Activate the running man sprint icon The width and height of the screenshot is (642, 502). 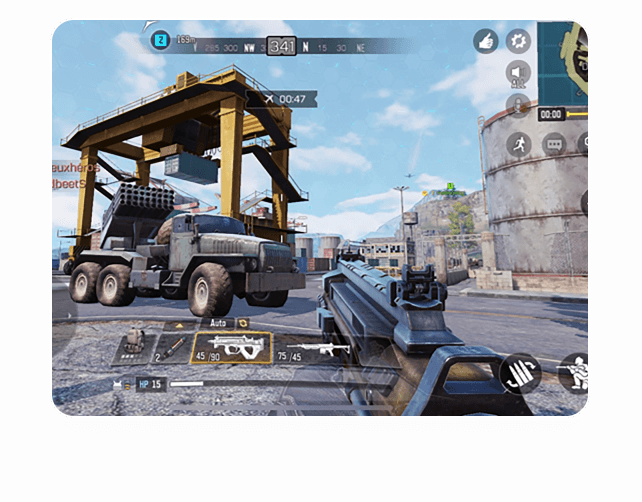518,144
